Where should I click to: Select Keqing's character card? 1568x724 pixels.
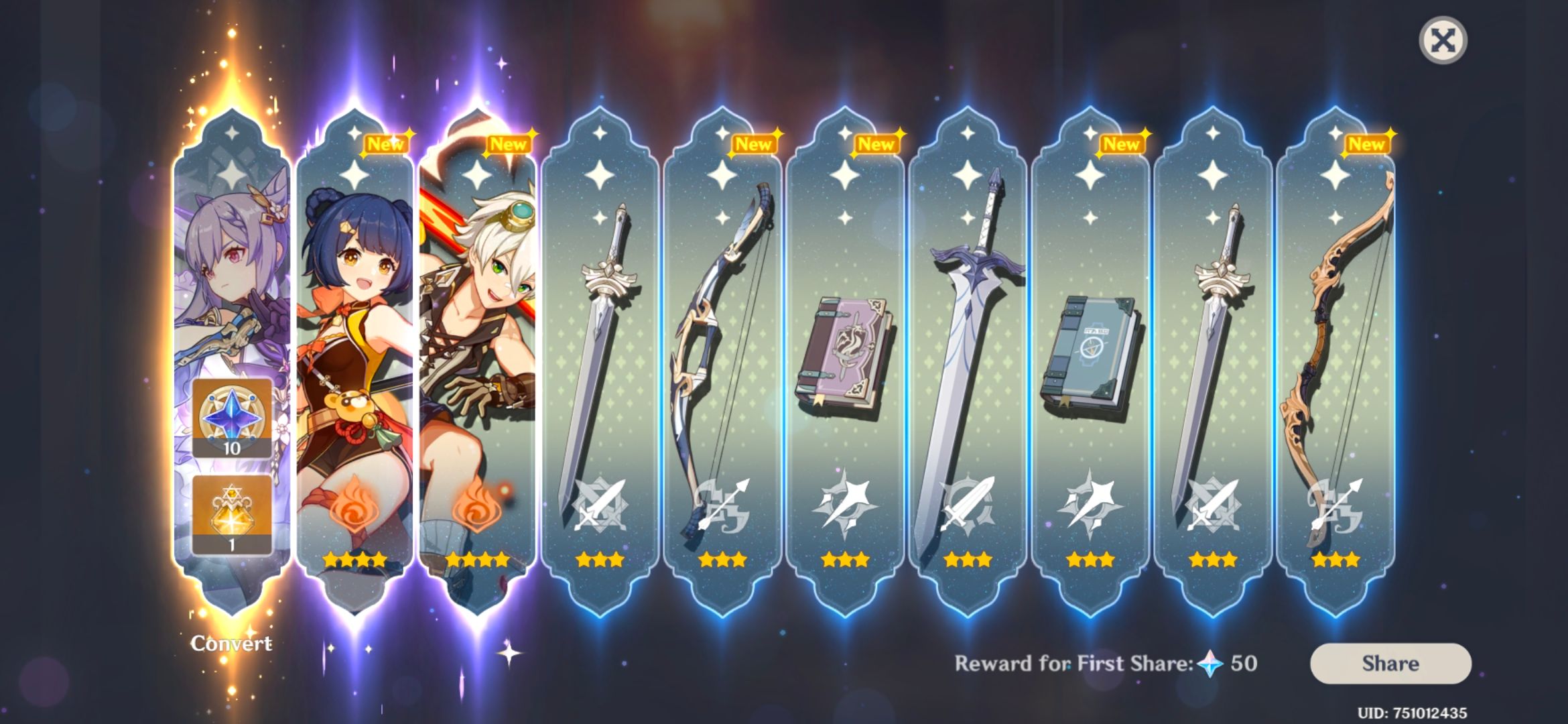[233, 268]
